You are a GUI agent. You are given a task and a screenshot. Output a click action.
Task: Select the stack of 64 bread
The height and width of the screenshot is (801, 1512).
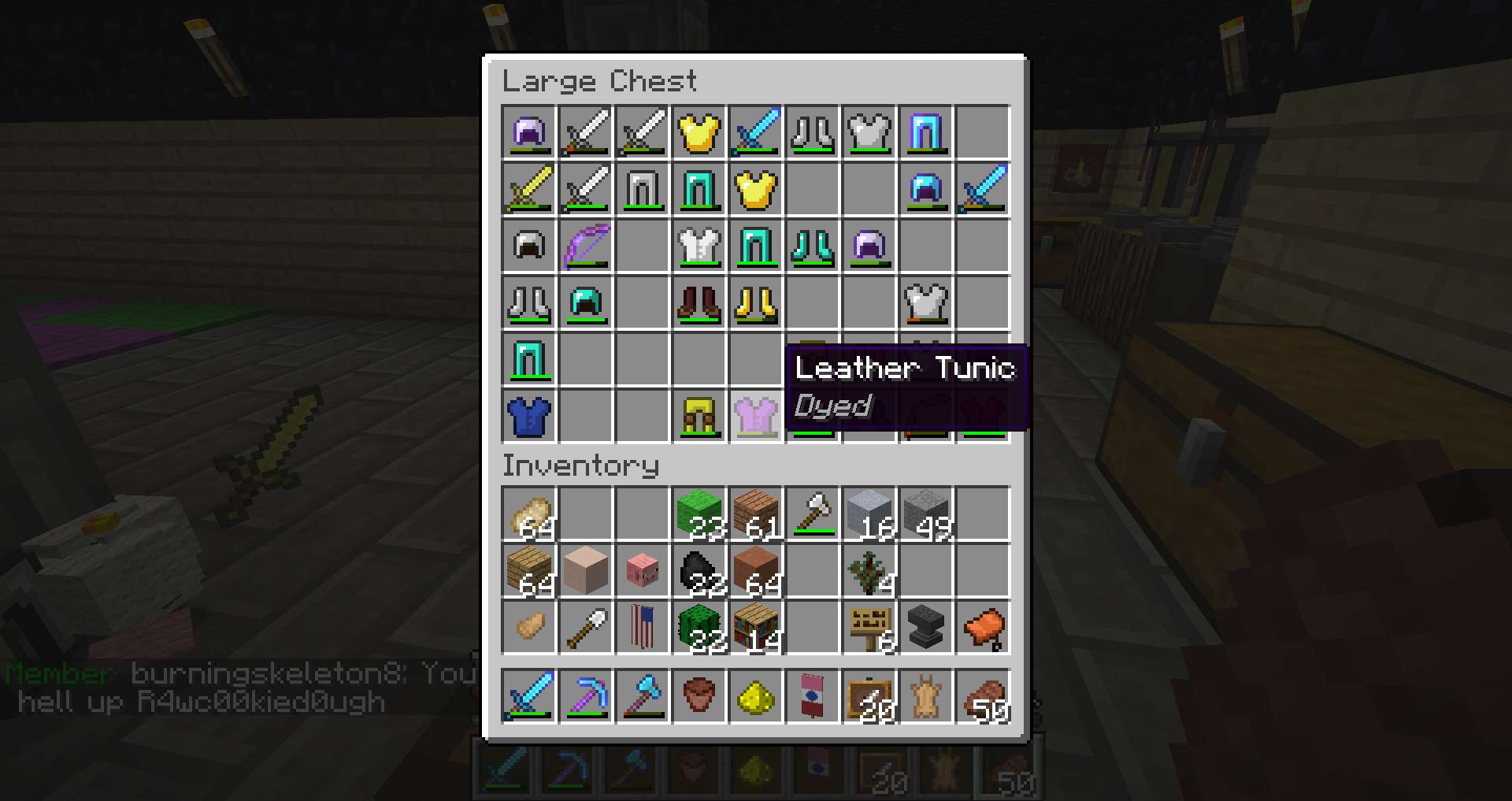(x=529, y=515)
